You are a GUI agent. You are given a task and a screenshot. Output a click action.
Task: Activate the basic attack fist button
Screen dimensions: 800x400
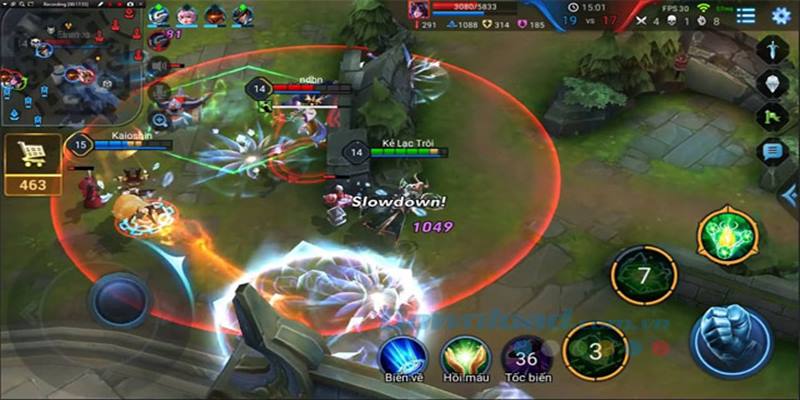click(730, 338)
